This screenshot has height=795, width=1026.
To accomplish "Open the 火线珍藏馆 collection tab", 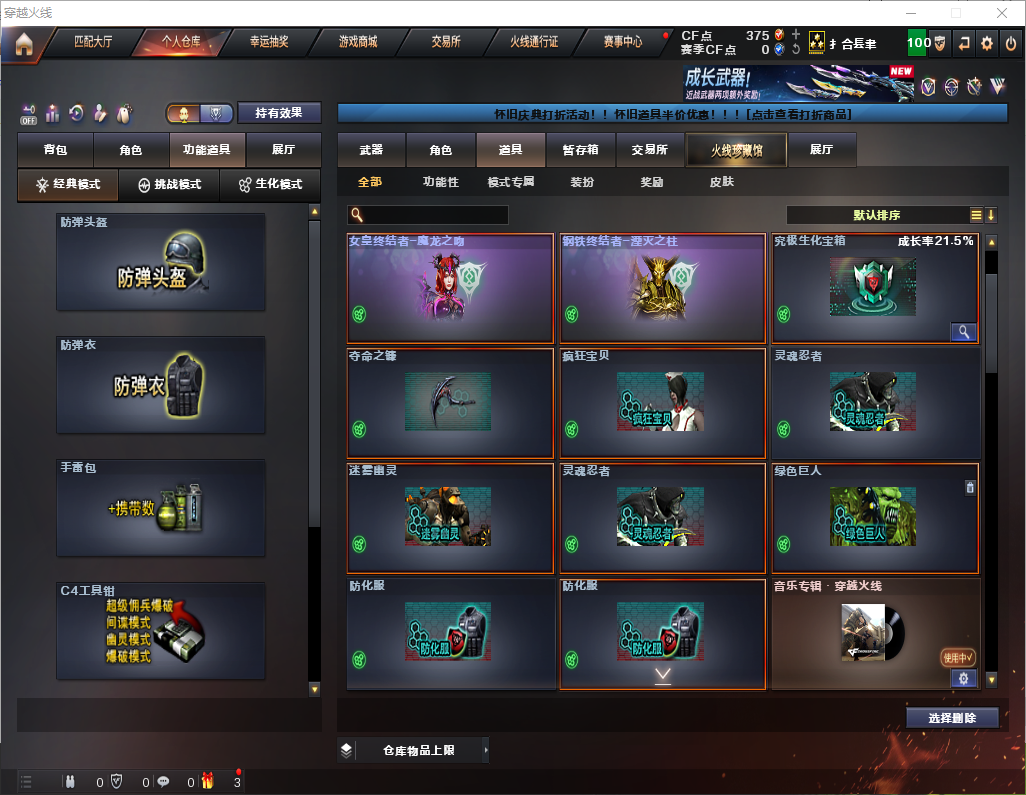I will (736, 150).
